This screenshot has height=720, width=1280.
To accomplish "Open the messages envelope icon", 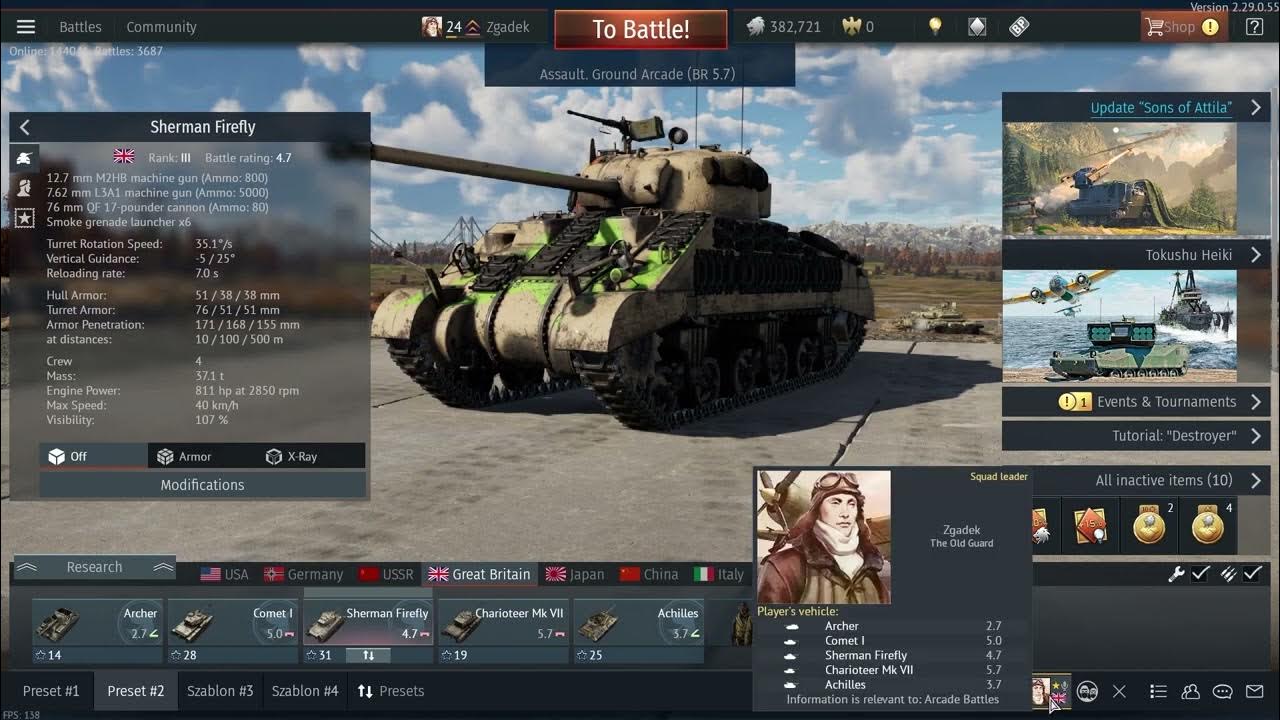I will click(x=1254, y=691).
